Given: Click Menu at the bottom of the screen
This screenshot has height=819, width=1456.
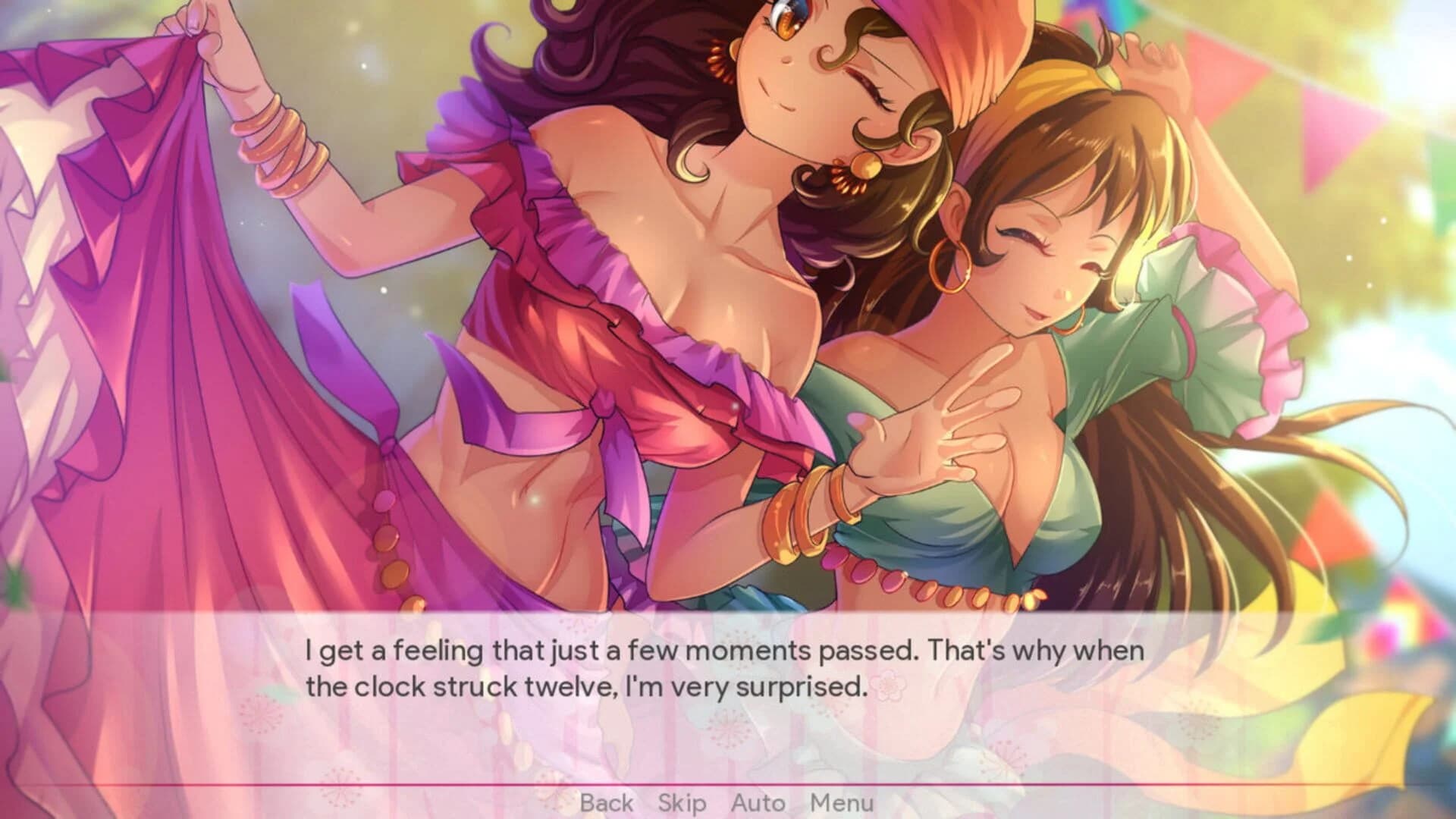Looking at the screenshot, I should (x=842, y=802).
